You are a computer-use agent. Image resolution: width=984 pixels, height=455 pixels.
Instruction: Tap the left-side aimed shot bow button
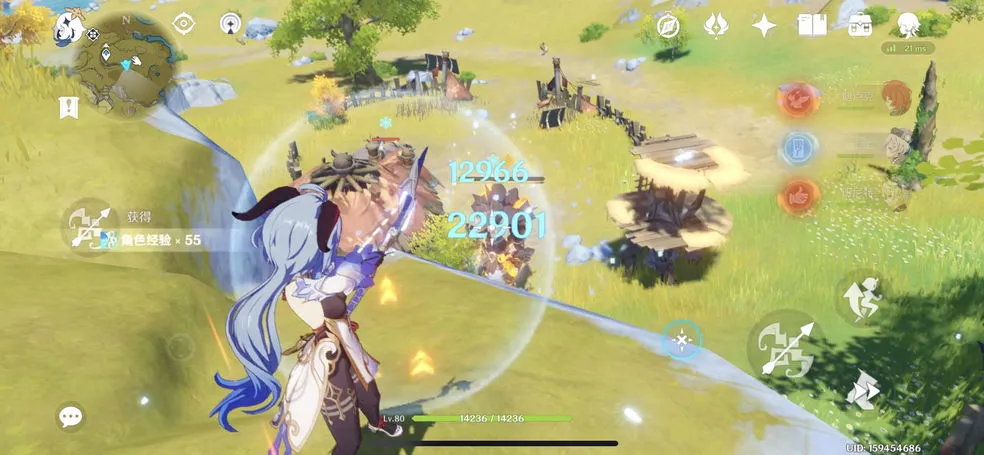88,225
